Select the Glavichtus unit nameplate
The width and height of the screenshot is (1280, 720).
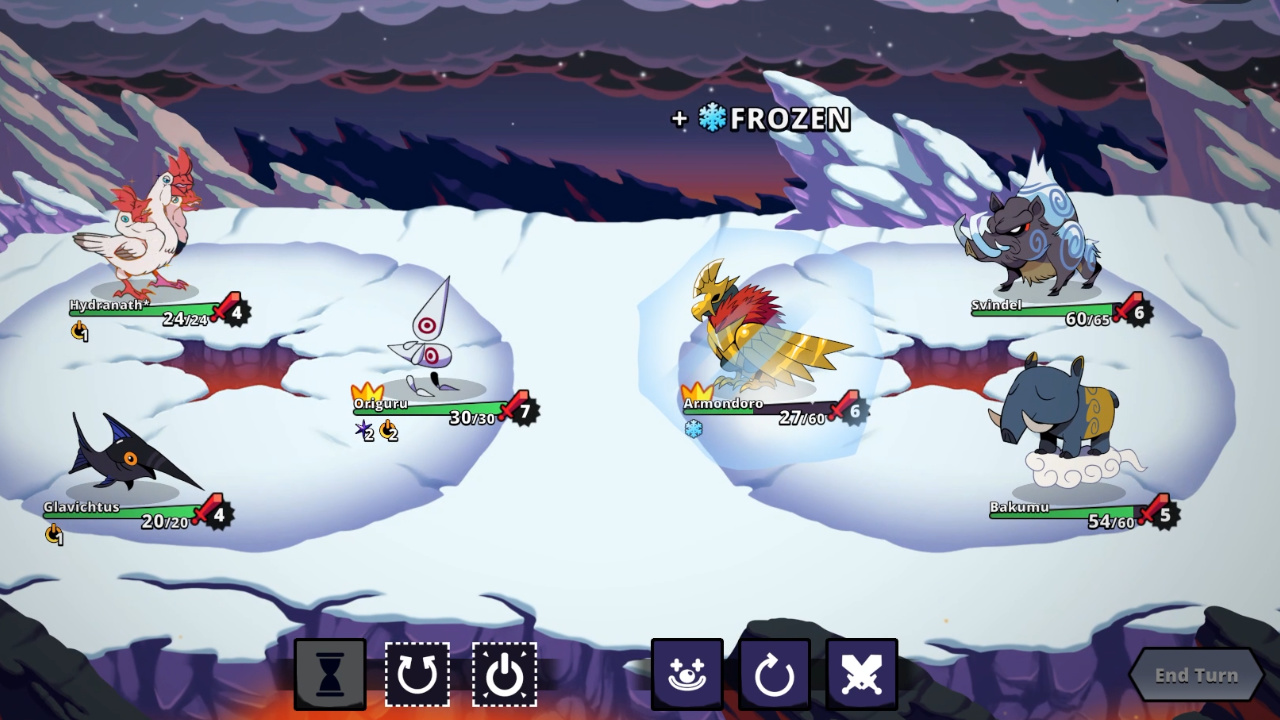(x=81, y=507)
